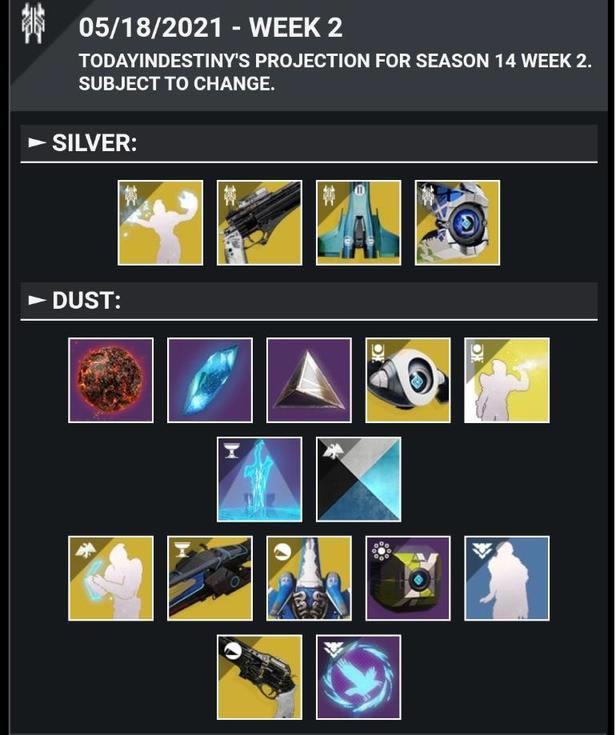Select the glowing blue sword transmat effect
The width and height of the screenshot is (616, 735).
[259, 479]
